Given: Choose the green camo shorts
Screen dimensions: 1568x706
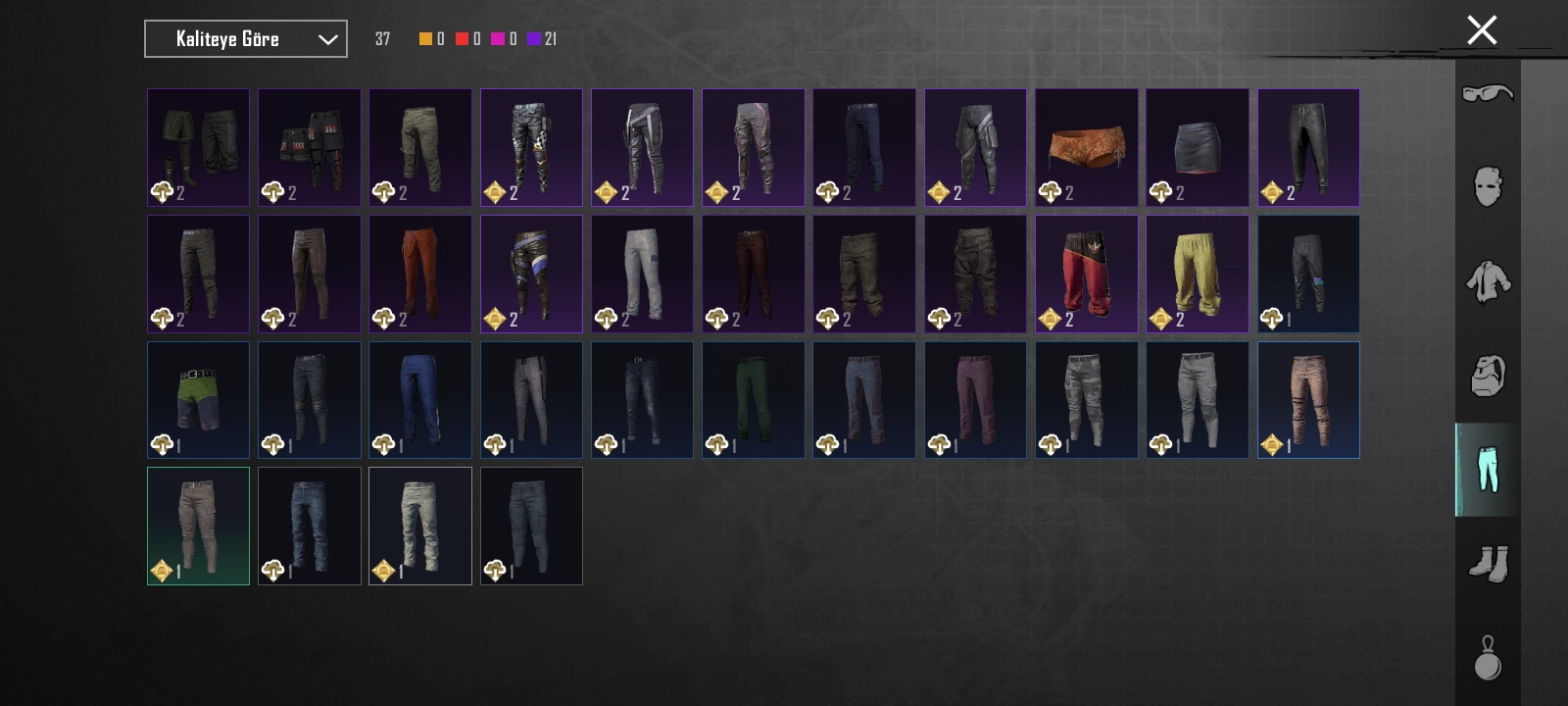Looking at the screenshot, I should [x=198, y=399].
